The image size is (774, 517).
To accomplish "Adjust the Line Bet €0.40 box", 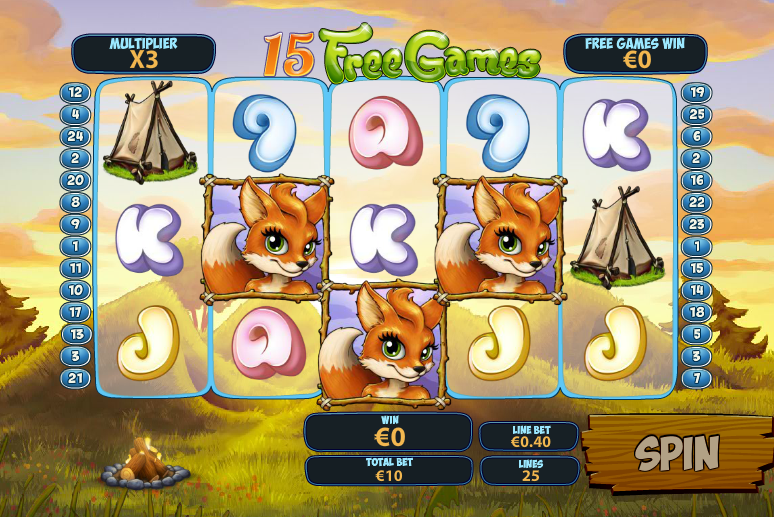I will click(529, 437).
